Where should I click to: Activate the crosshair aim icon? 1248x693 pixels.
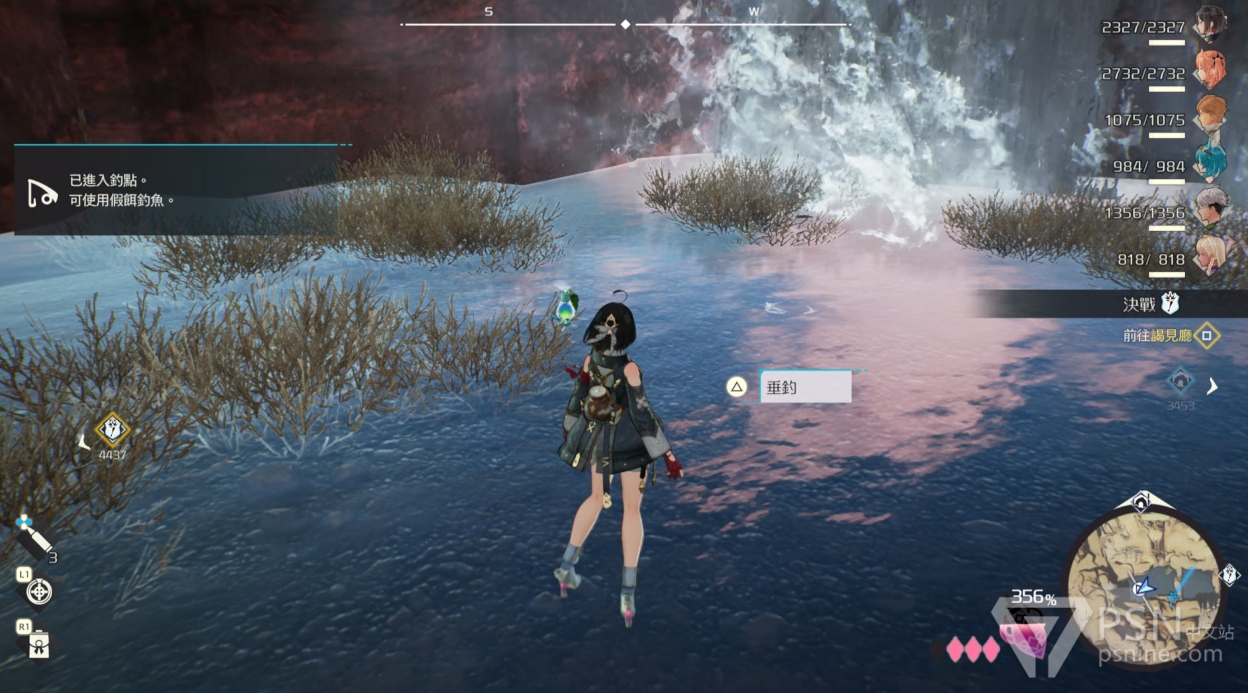coord(40,592)
